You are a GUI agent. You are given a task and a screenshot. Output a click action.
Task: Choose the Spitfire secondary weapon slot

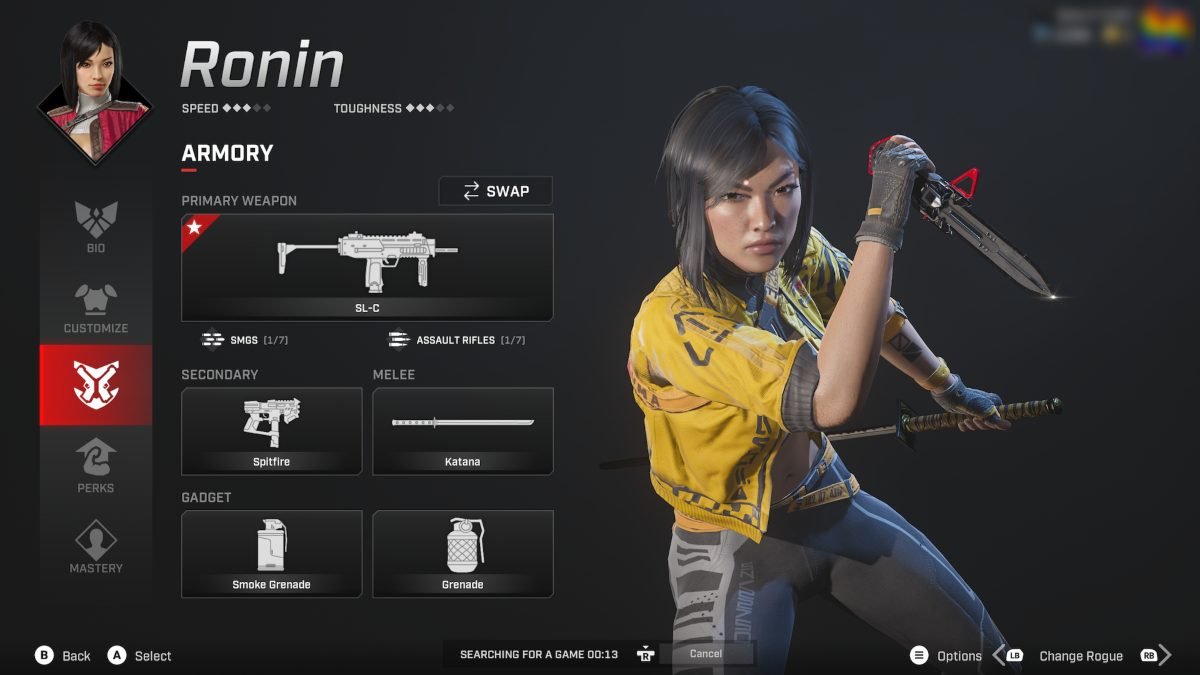click(x=271, y=431)
